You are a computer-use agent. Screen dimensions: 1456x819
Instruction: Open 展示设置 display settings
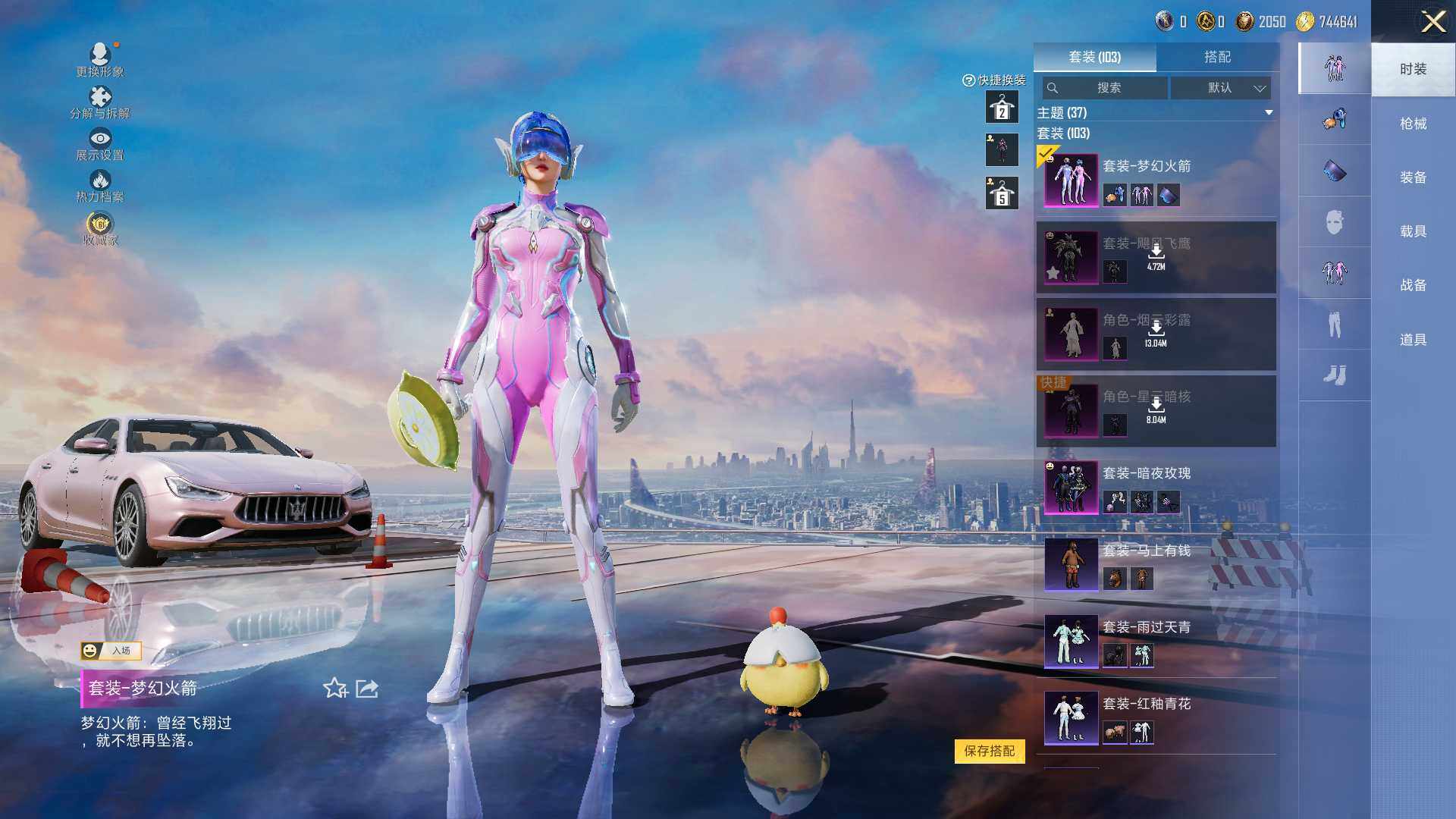tap(100, 144)
